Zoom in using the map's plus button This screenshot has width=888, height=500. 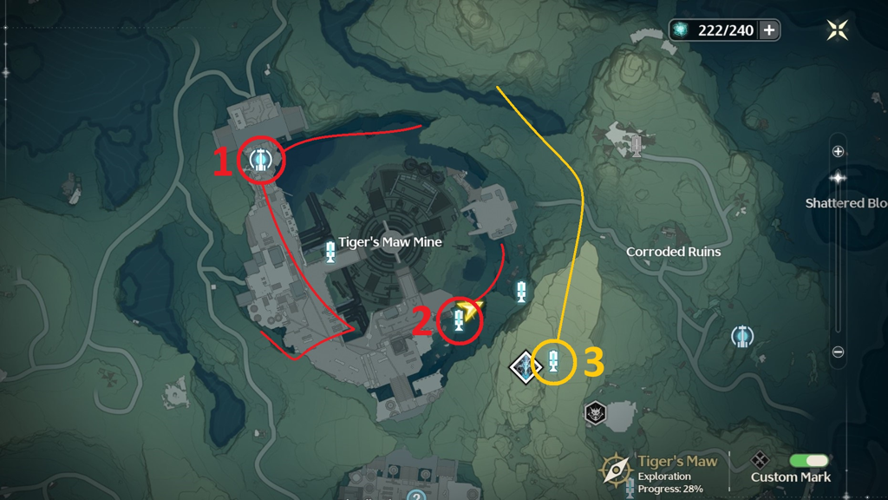(838, 152)
